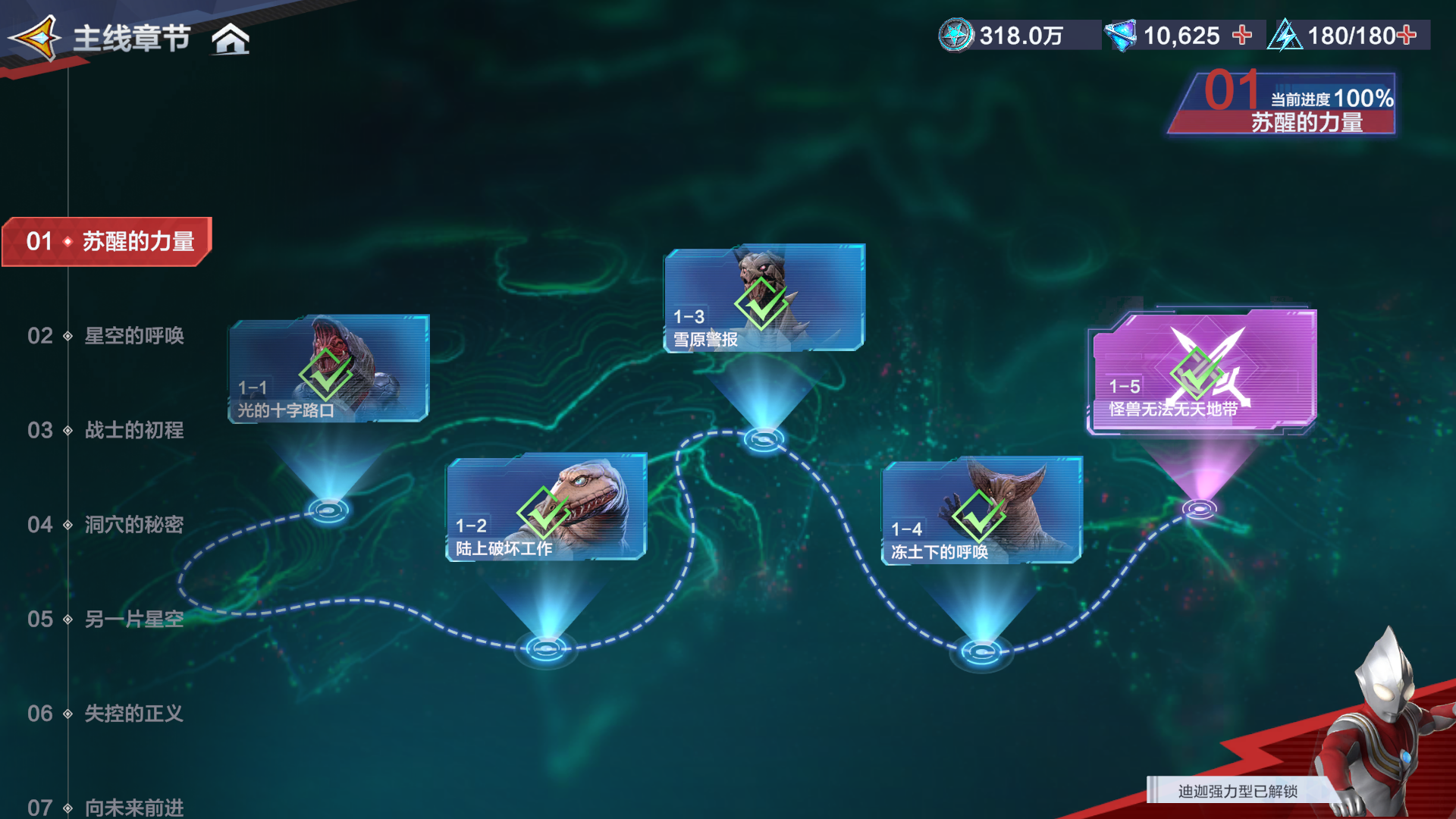1456x819 pixels.
Task: Return to home via house icon
Action: click(231, 39)
